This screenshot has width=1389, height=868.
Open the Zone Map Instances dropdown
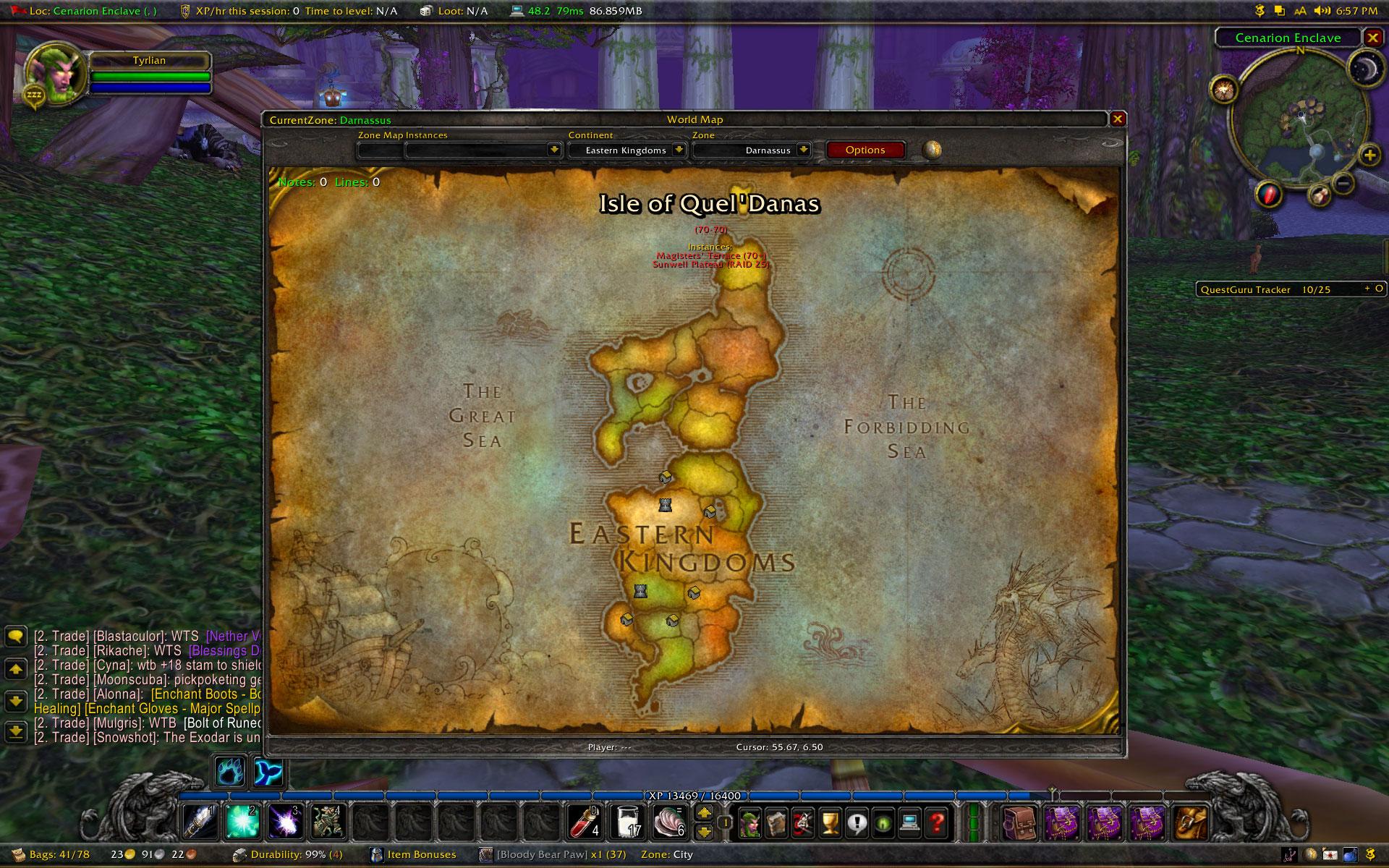pos(554,150)
